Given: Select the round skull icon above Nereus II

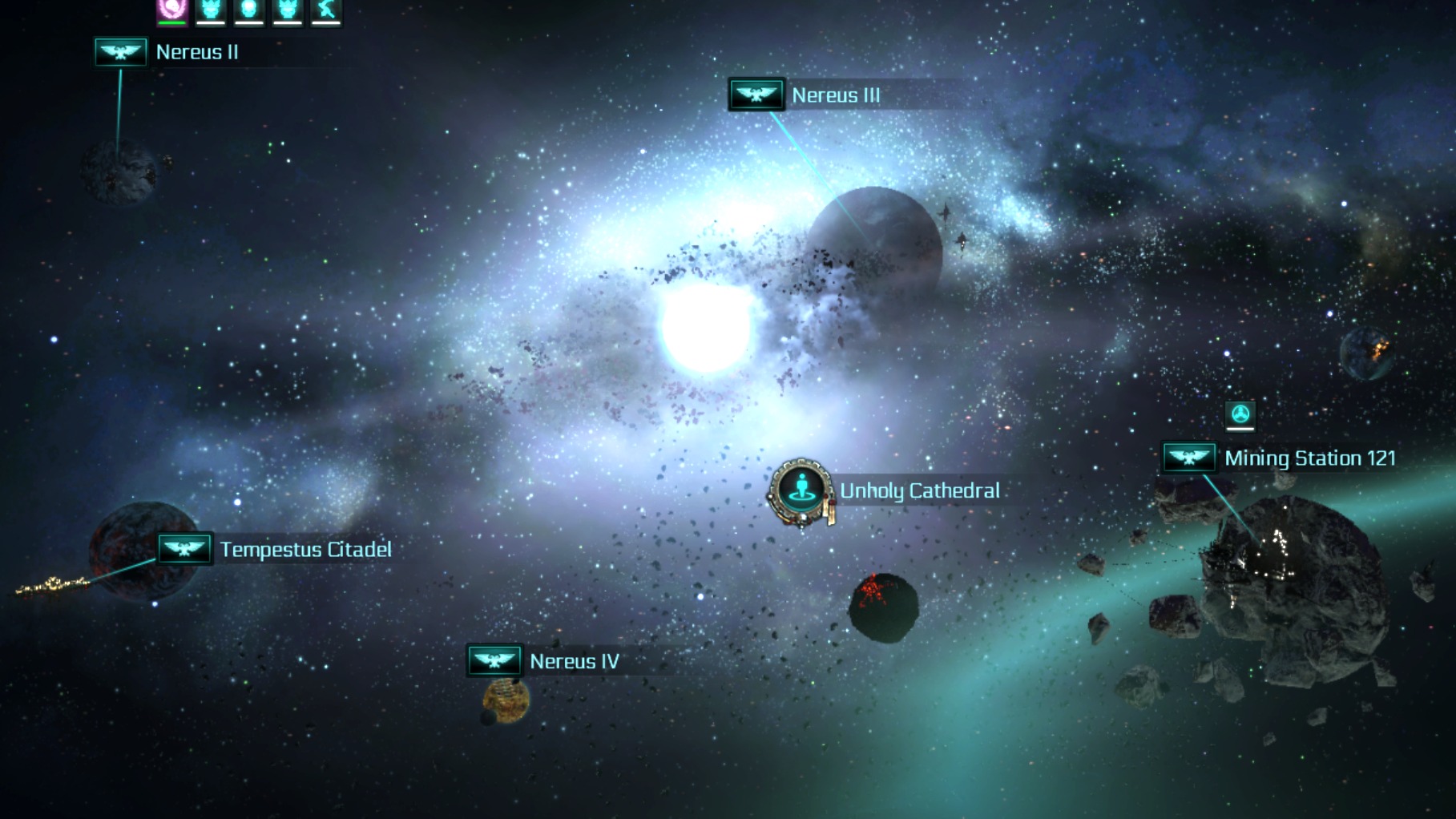Looking at the screenshot, I should pyautogui.click(x=249, y=10).
